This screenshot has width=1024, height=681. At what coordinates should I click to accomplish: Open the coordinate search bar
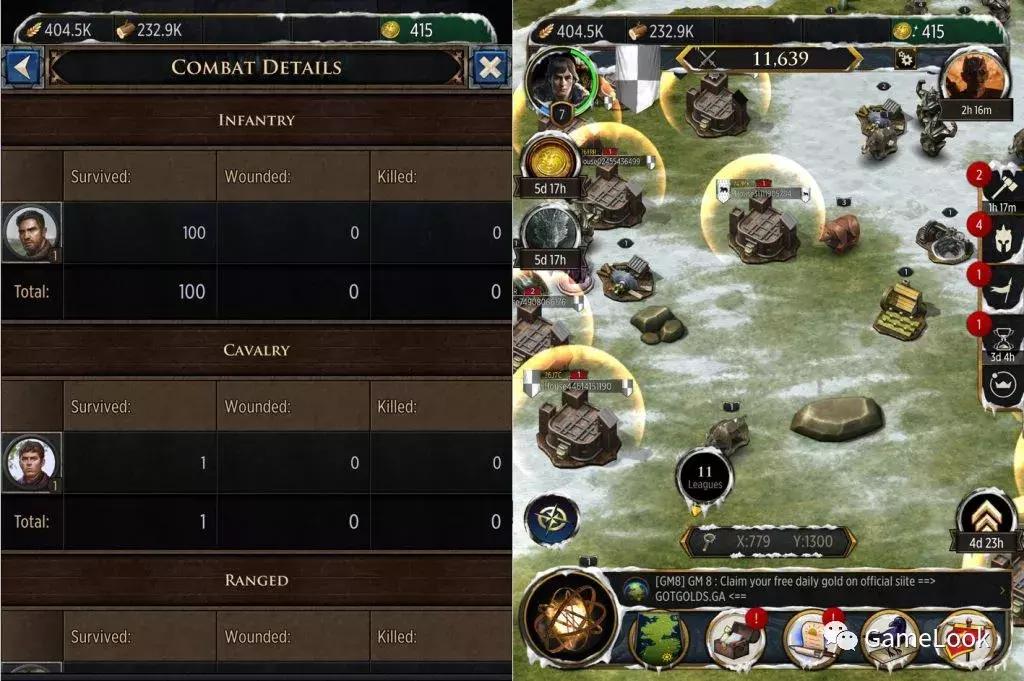point(768,542)
